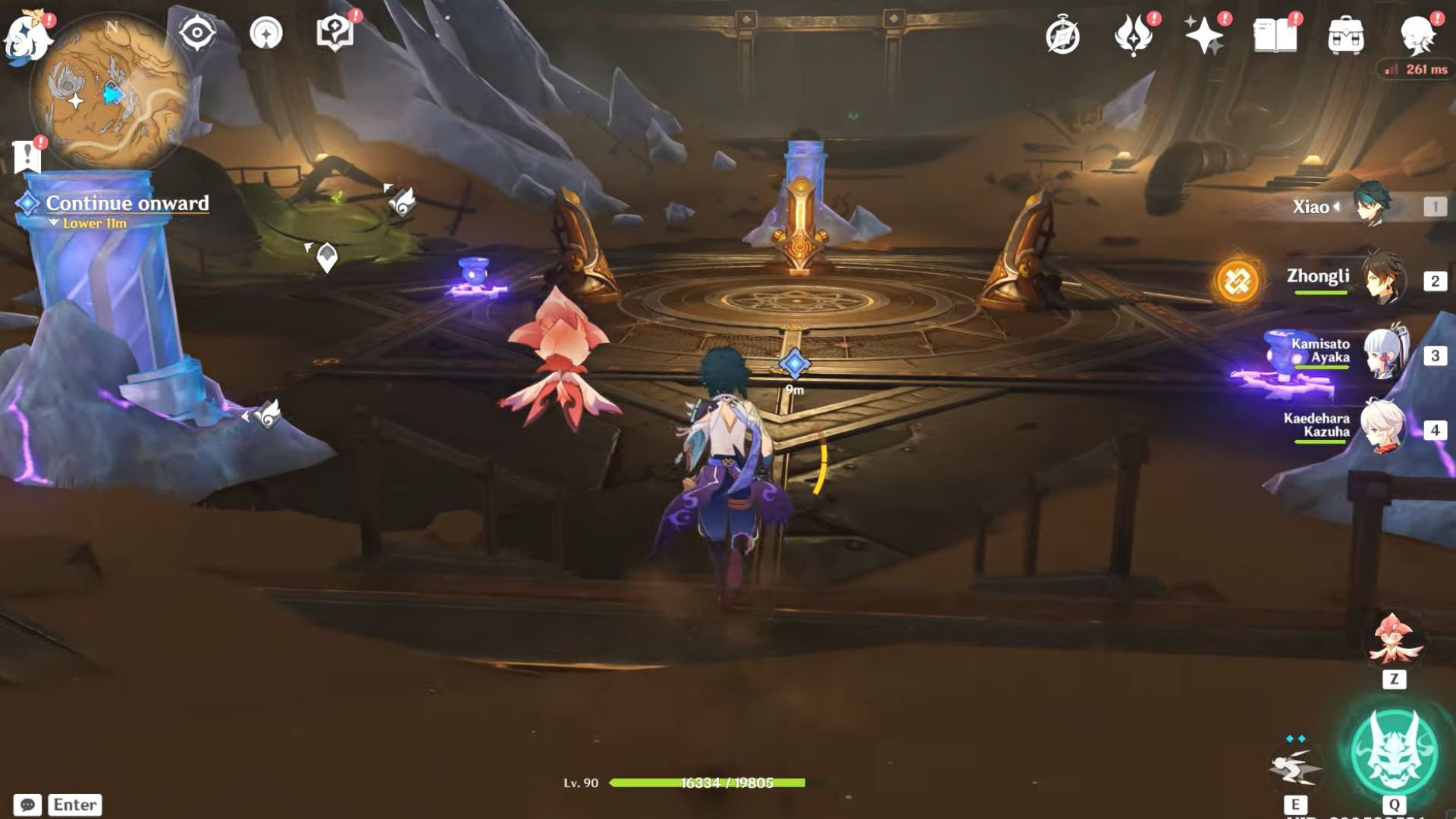
Task: Open the Archive book icon
Action: click(1277, 34)
